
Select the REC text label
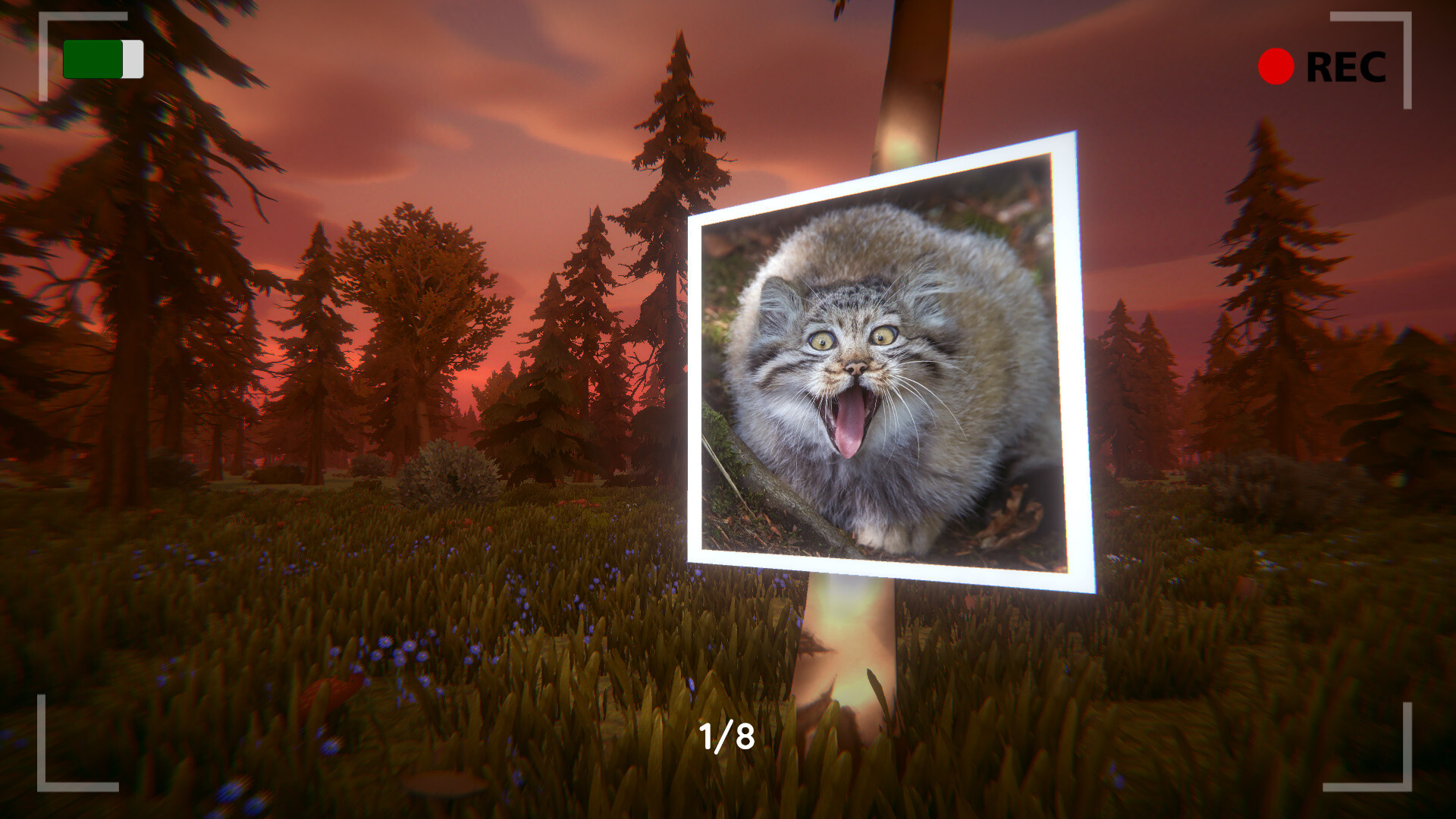pos(1348,67)
